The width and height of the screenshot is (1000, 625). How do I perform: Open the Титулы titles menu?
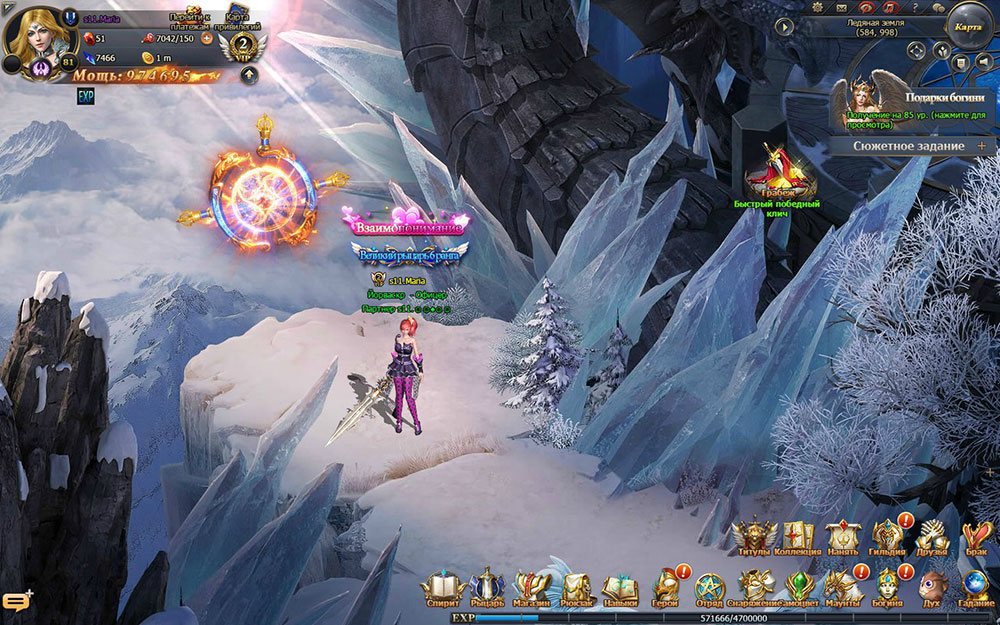tap(753, 537)
